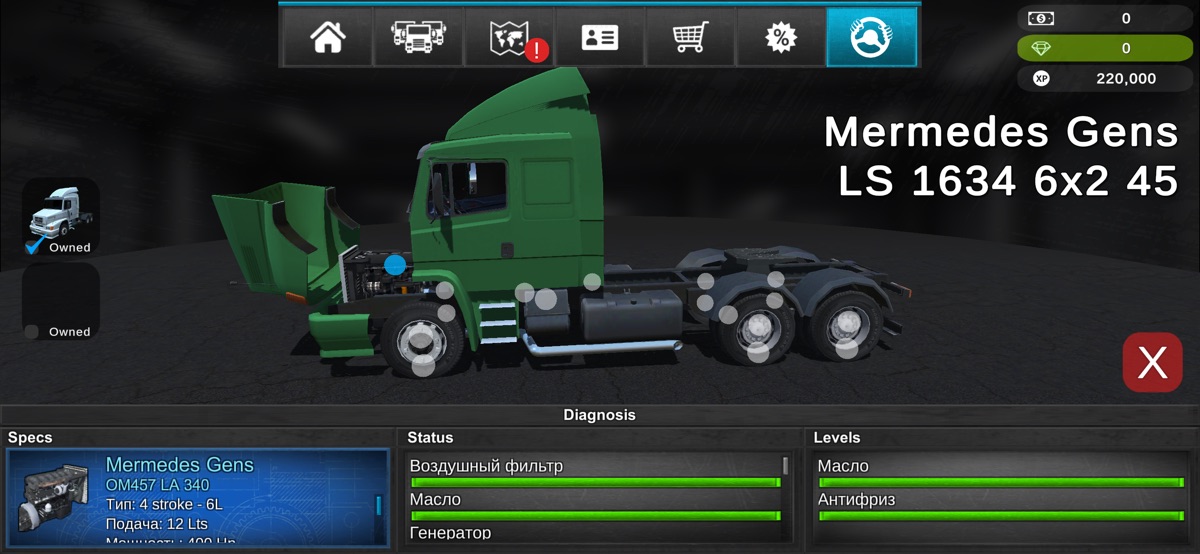Click the blue engine diagnosis marker
1200x554 pixels.
[395, 265]
